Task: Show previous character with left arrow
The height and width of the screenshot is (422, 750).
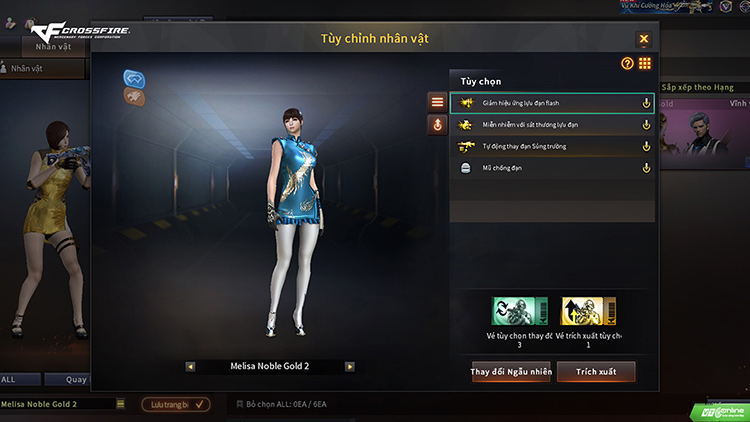Action: coord(190,367)
